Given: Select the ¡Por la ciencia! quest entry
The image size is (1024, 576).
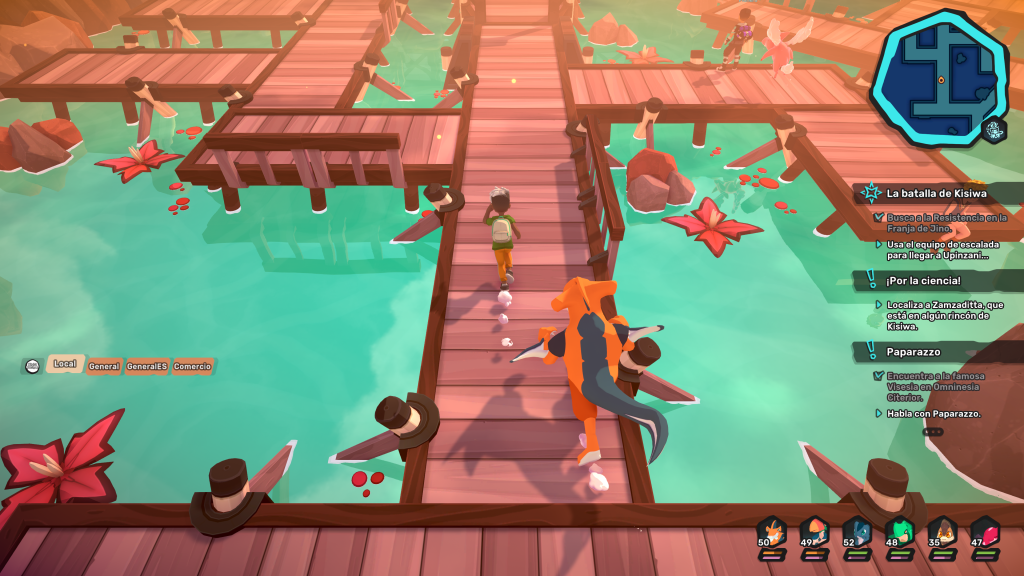Looking at the screenshot, I should click(x=924, y=280).
